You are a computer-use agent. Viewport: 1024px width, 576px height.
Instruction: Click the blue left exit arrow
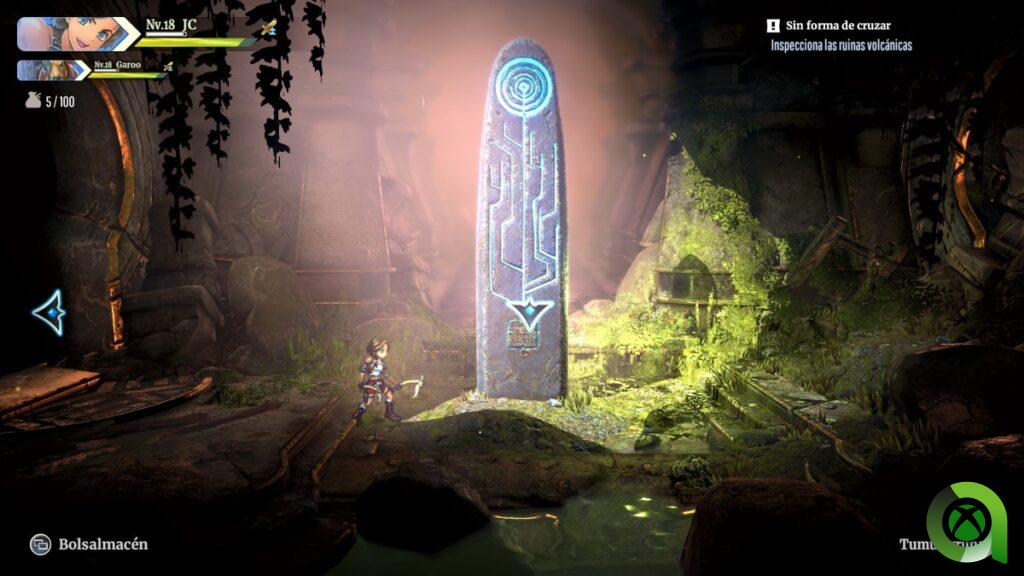click(x=48, y=313)
